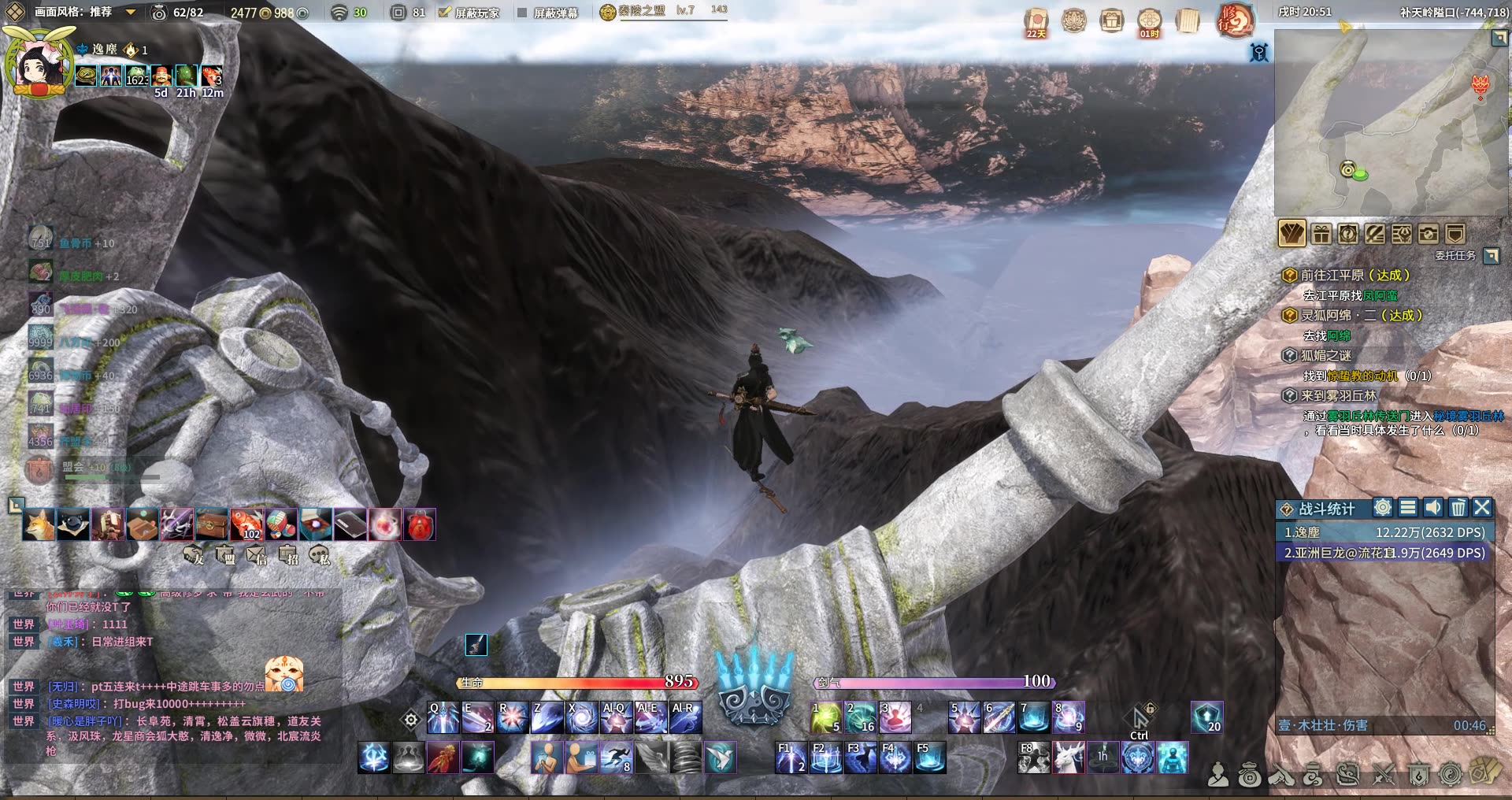Open the red 修行 cultivation button
Viewport: 1512px width, 800px height.
(1235, 20)
